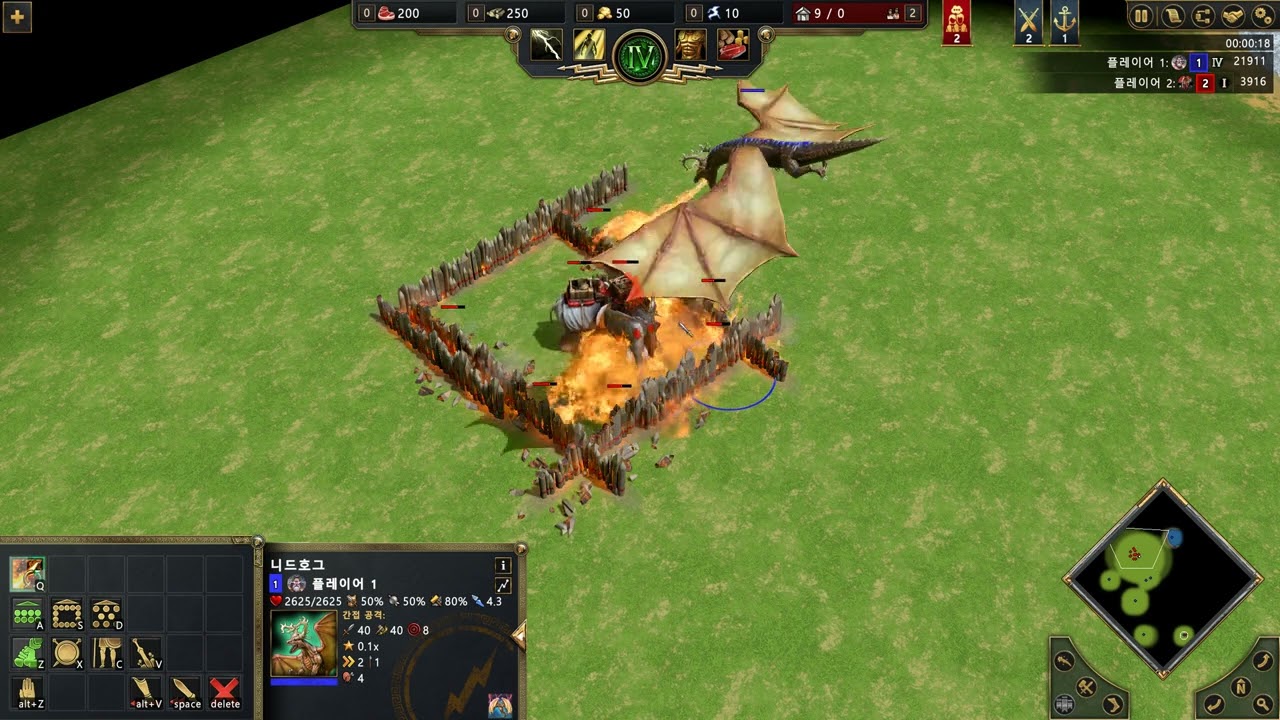
Task: Open the scroll objectives button
Action: (x=1172, y=16)
